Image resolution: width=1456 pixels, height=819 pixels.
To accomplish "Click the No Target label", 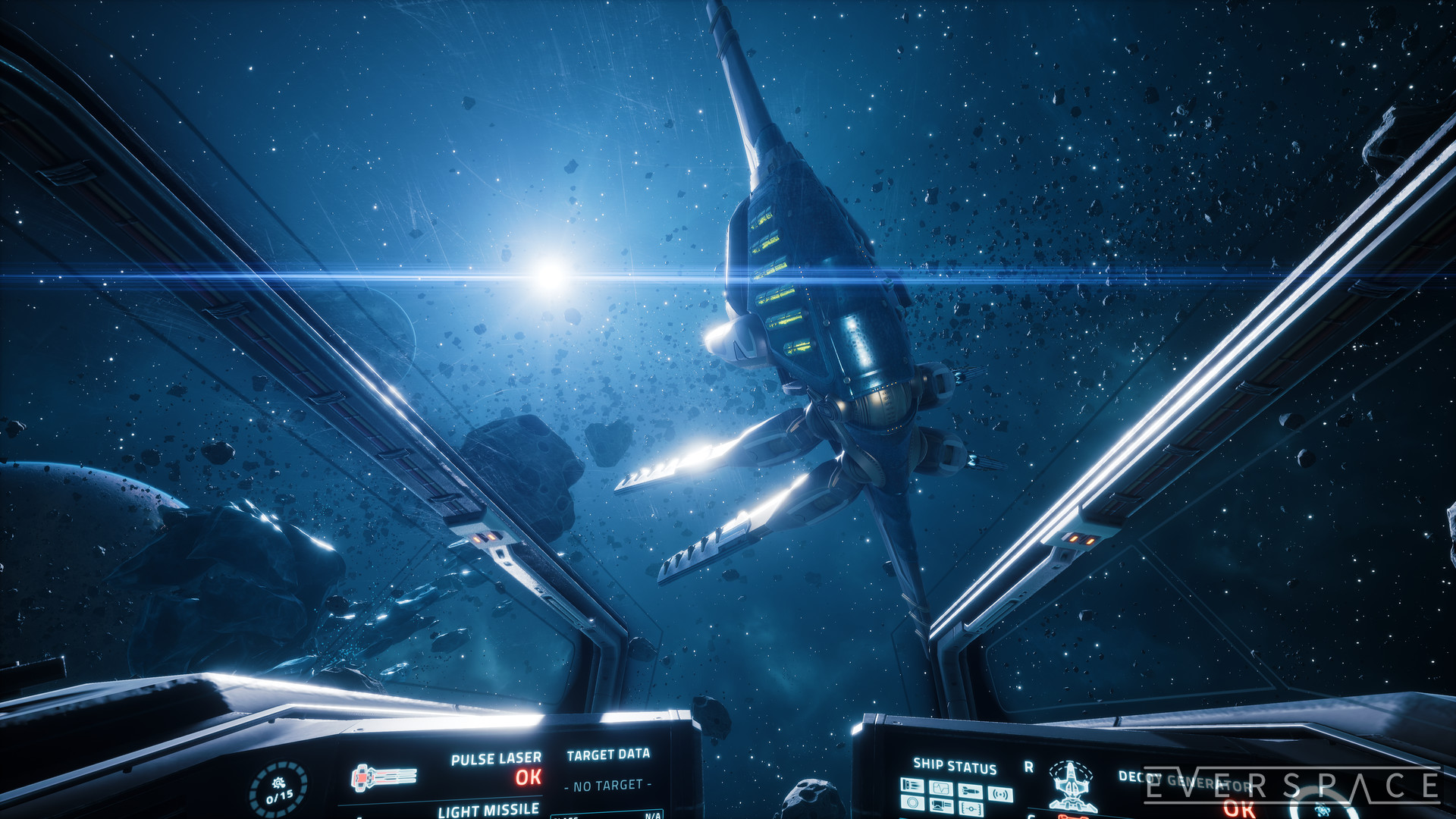I will [607, 786].
